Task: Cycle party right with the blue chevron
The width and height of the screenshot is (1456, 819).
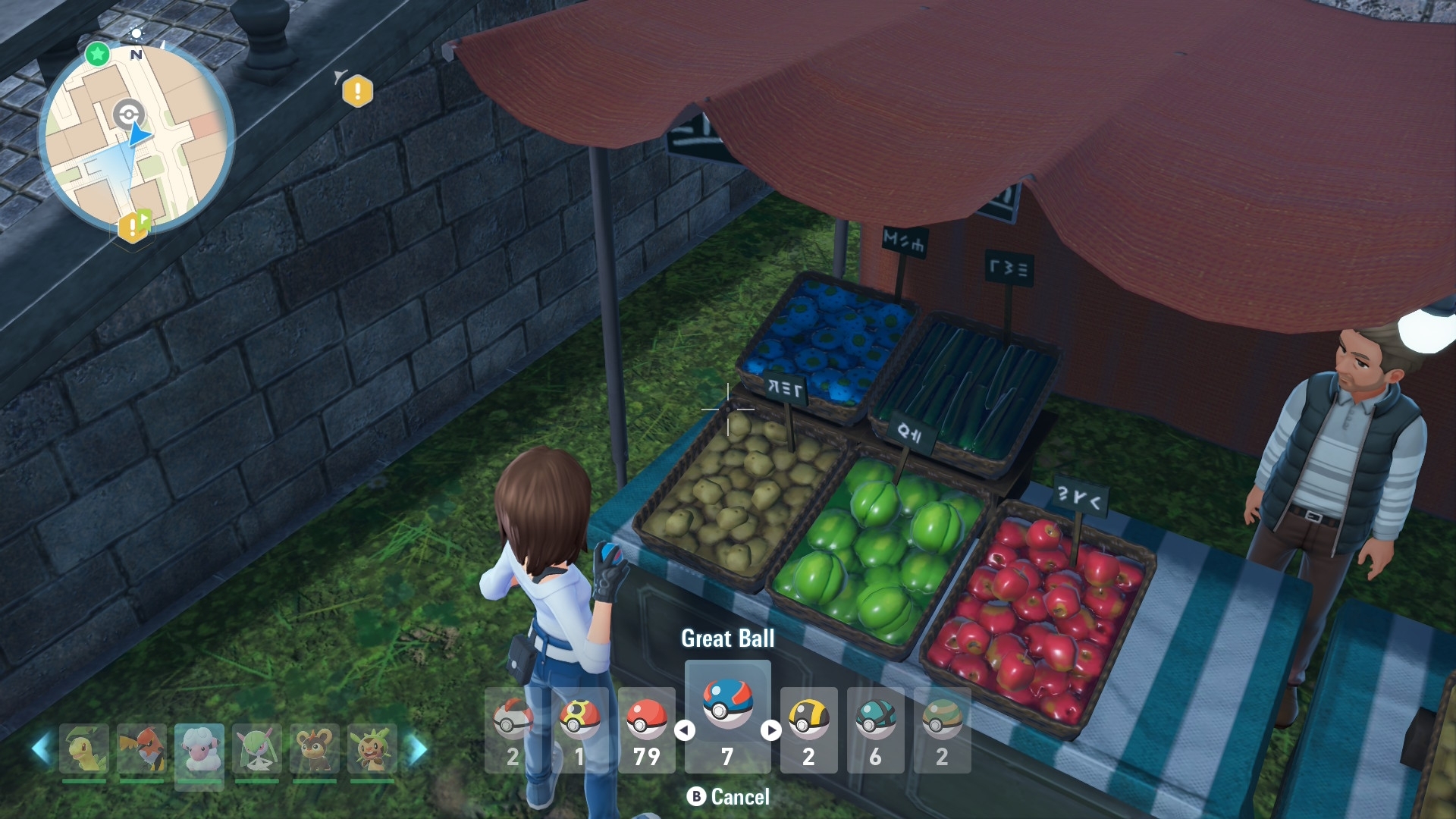Action: 417,749
